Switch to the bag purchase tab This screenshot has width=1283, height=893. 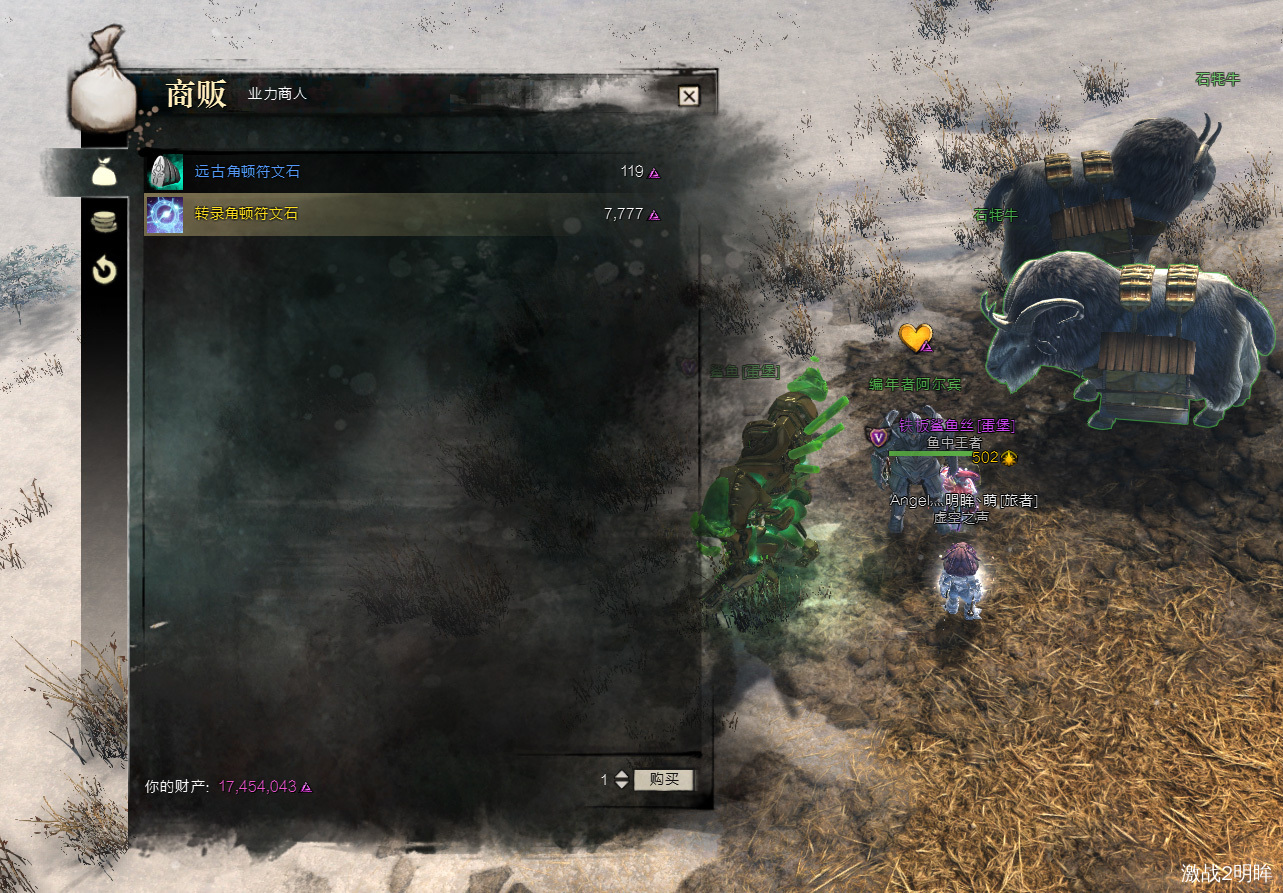coord(105,172)
